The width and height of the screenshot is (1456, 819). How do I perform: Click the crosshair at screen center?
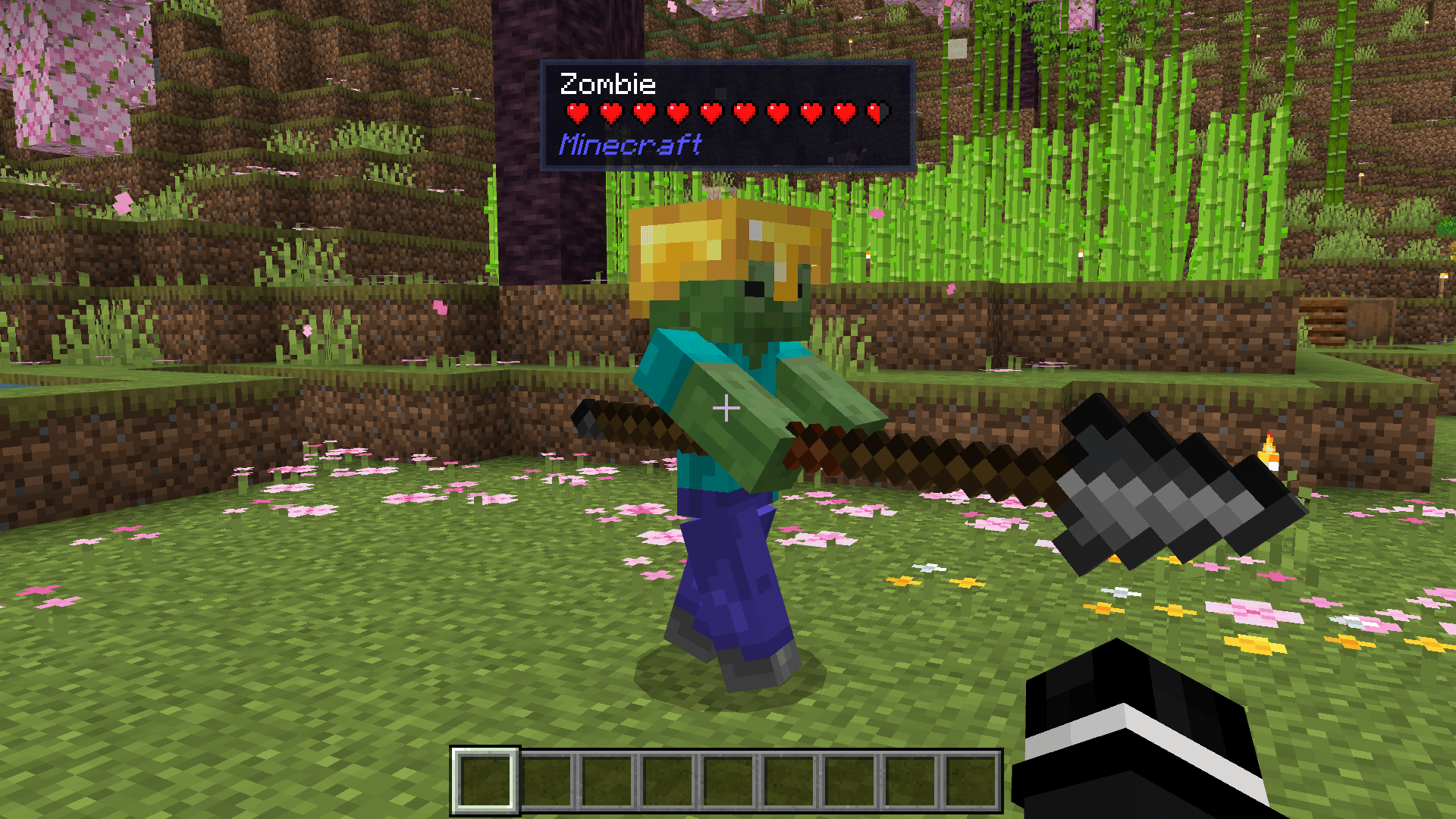pyautogui.click(x=726, y=407)
